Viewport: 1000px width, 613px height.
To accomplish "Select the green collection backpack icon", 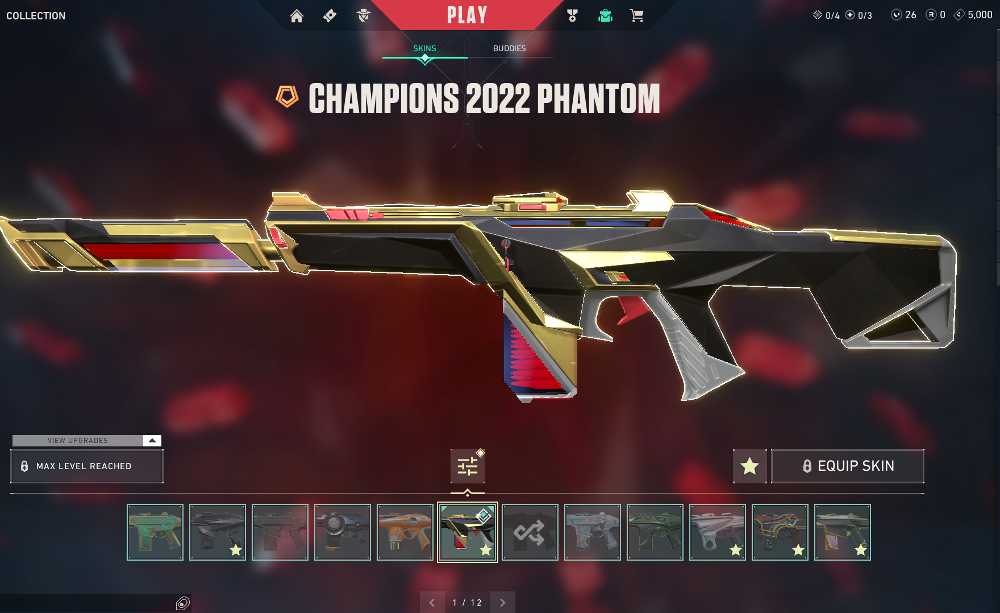I will click(x=605, y=16).
